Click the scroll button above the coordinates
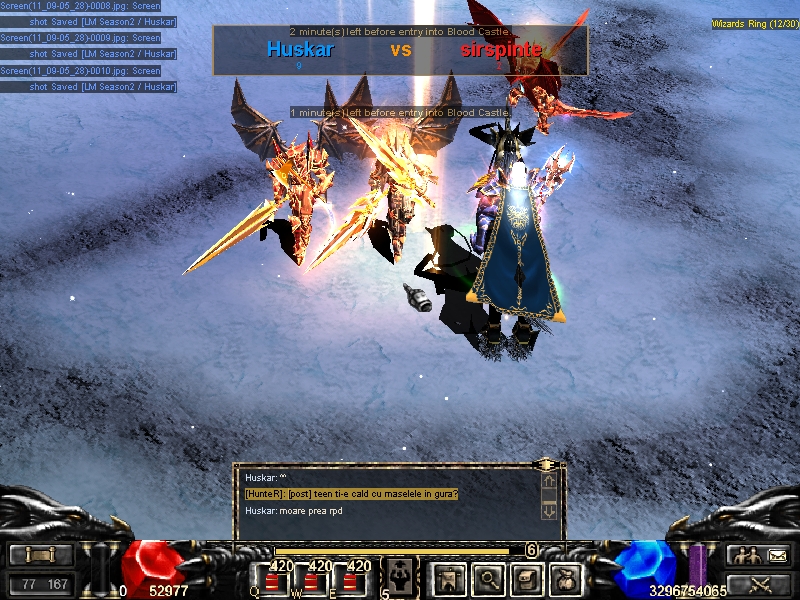This screenshot has width=800, height=600. coord(41,555)
